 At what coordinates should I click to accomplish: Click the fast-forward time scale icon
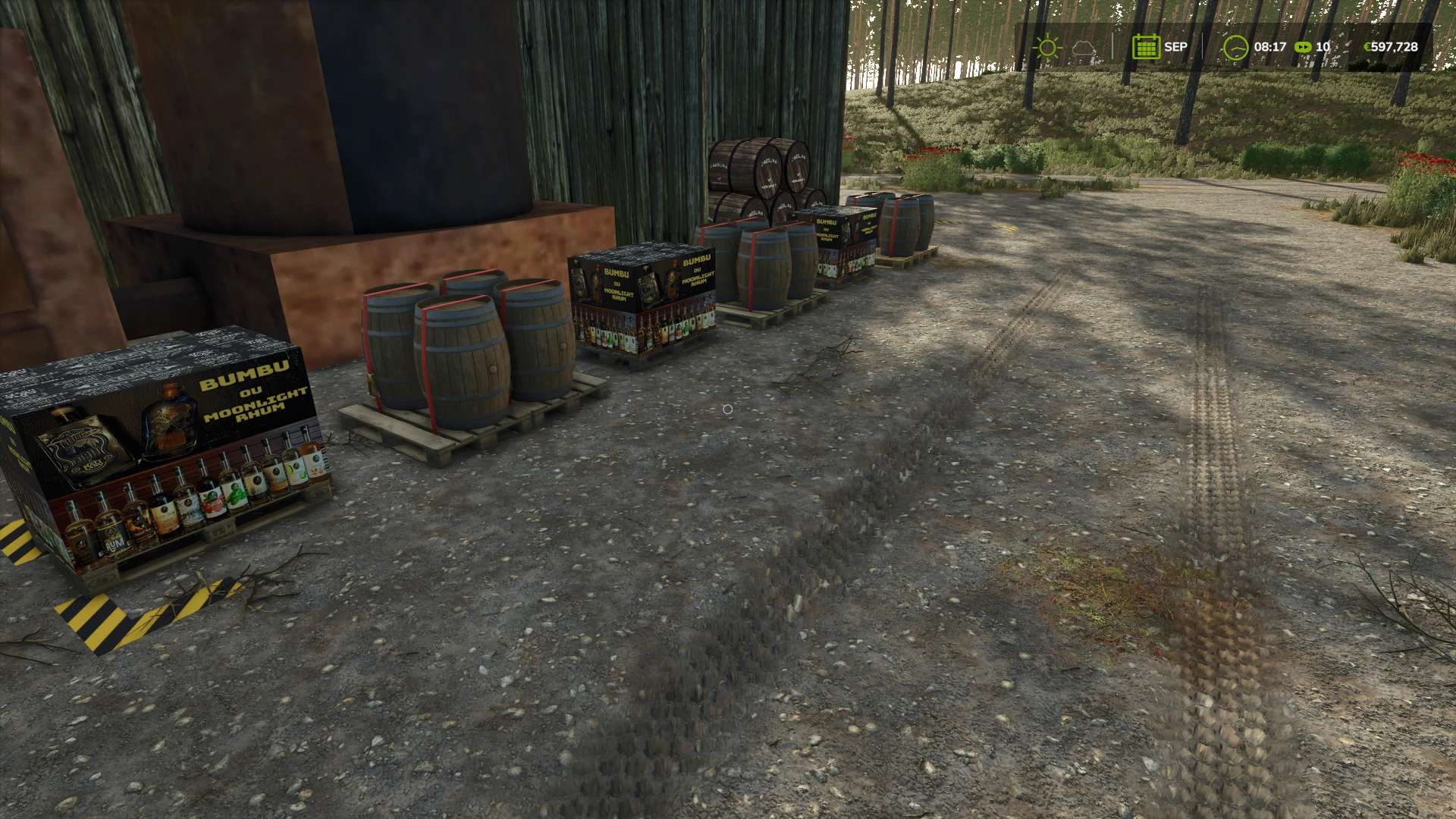[x=1303, y=47]
